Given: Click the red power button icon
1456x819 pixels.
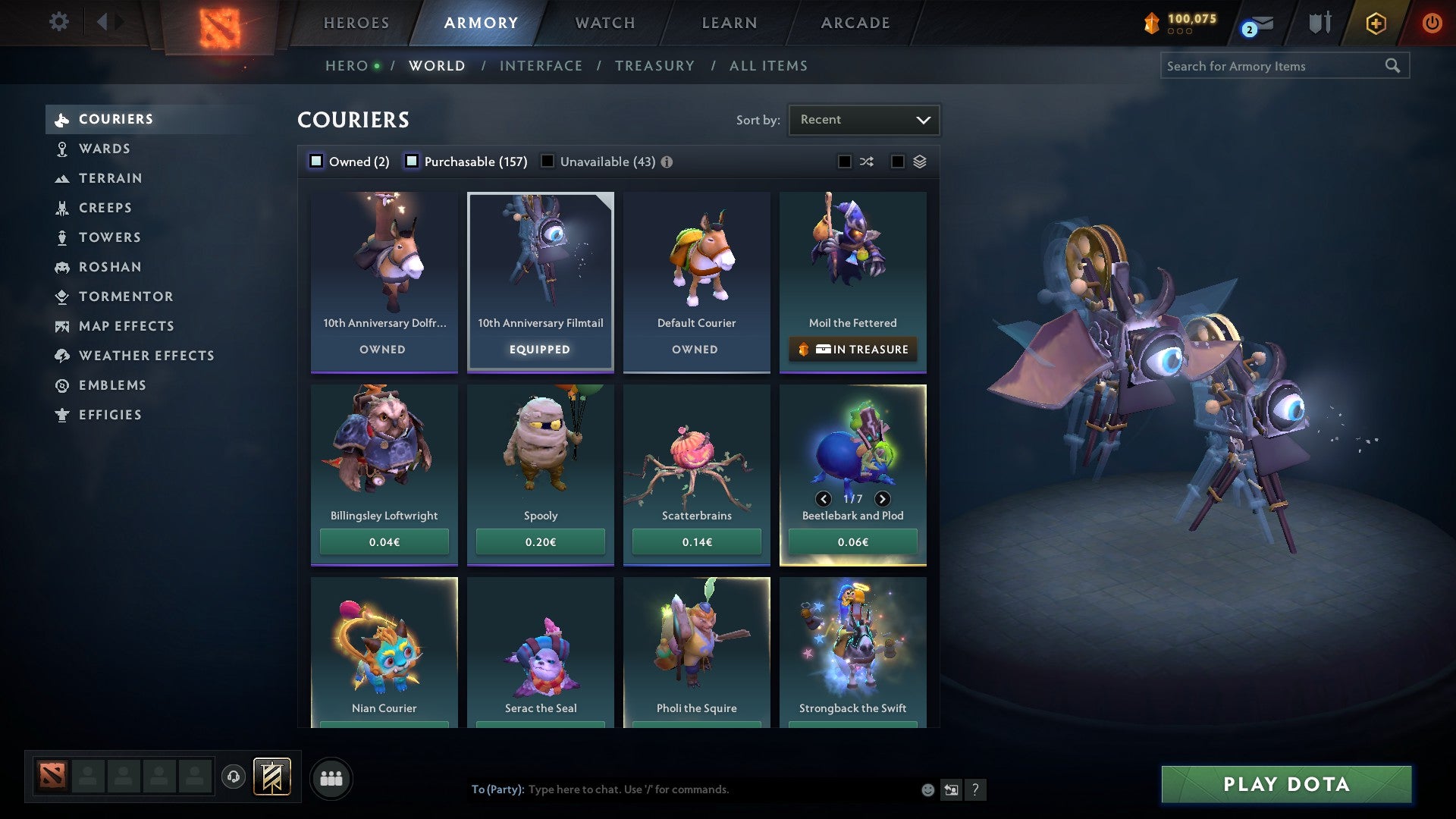Looking at the screenshot, I should tap(1432, 23).
